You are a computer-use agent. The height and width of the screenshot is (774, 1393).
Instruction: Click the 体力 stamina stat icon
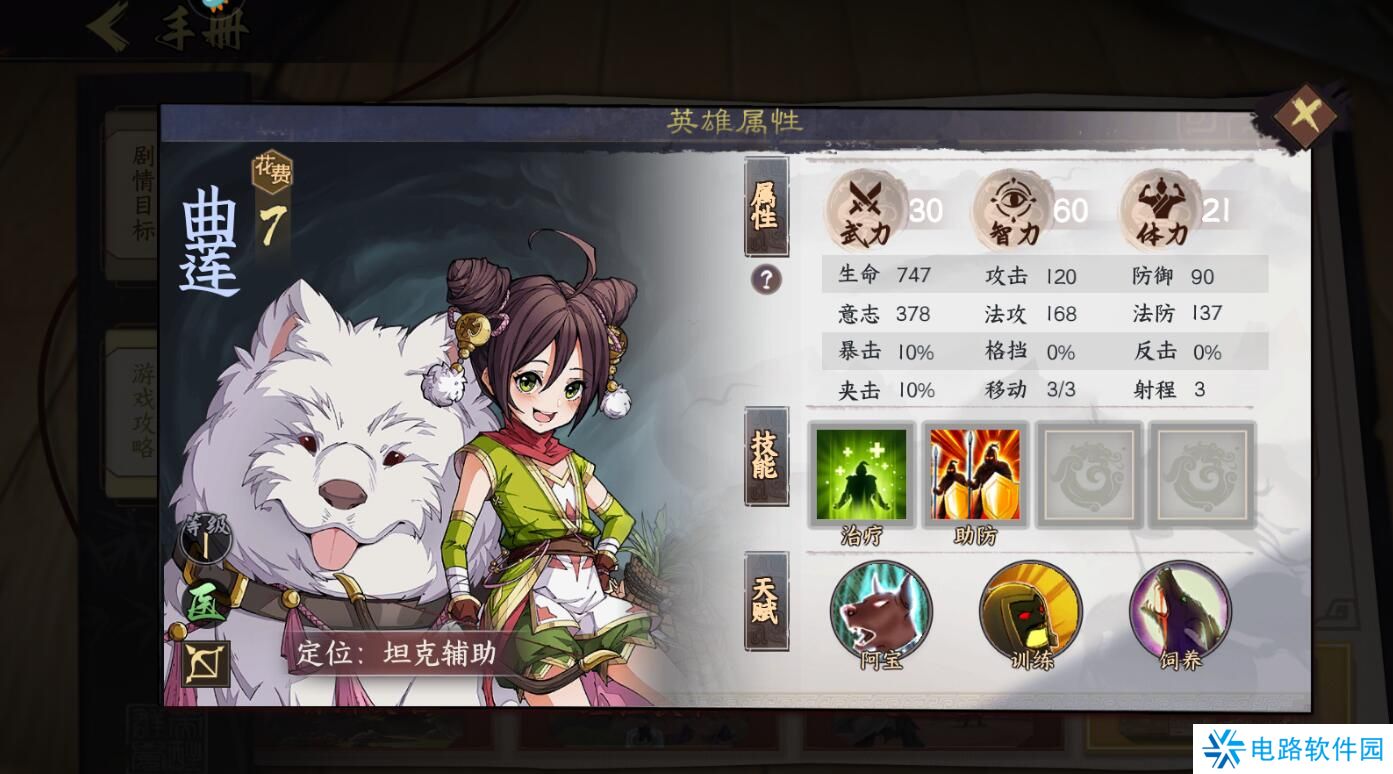tap(1160, 210)
